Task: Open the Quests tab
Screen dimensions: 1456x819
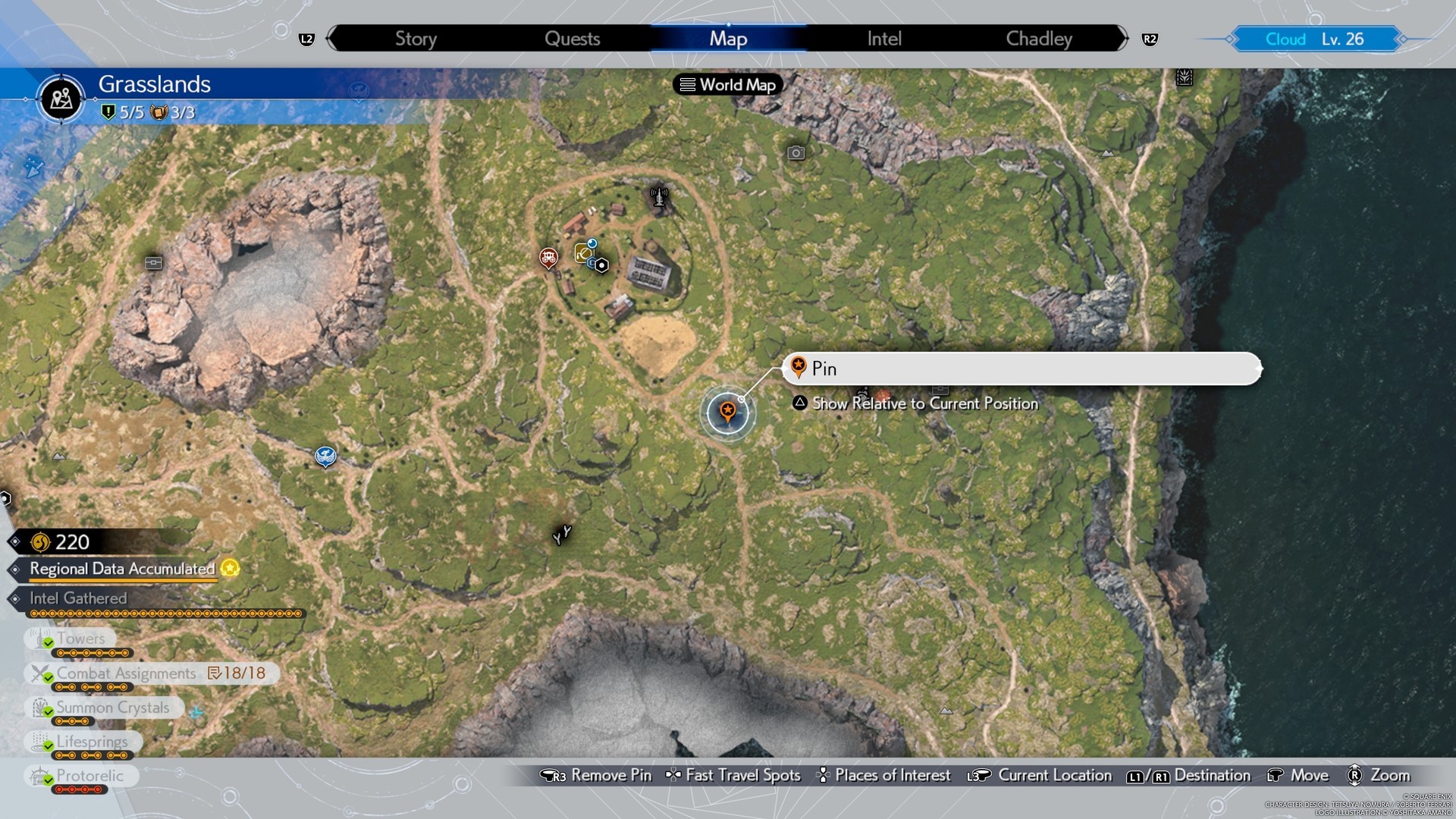Action: (572, 39)
